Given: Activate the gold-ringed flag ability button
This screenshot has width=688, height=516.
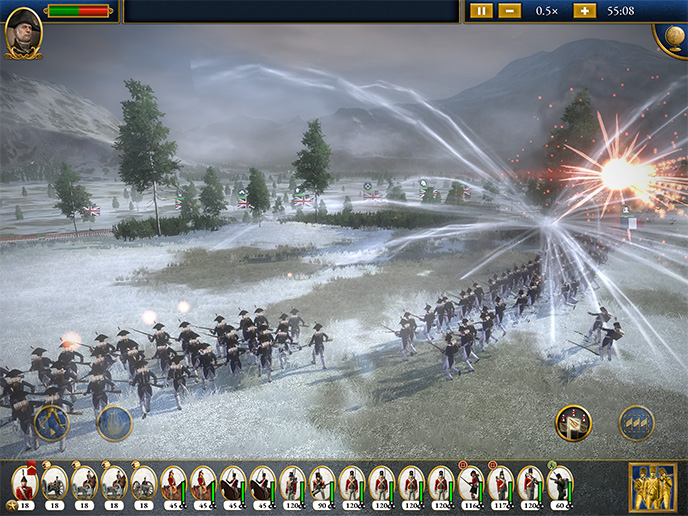Looking at the screenshot, I should (573, 423).
